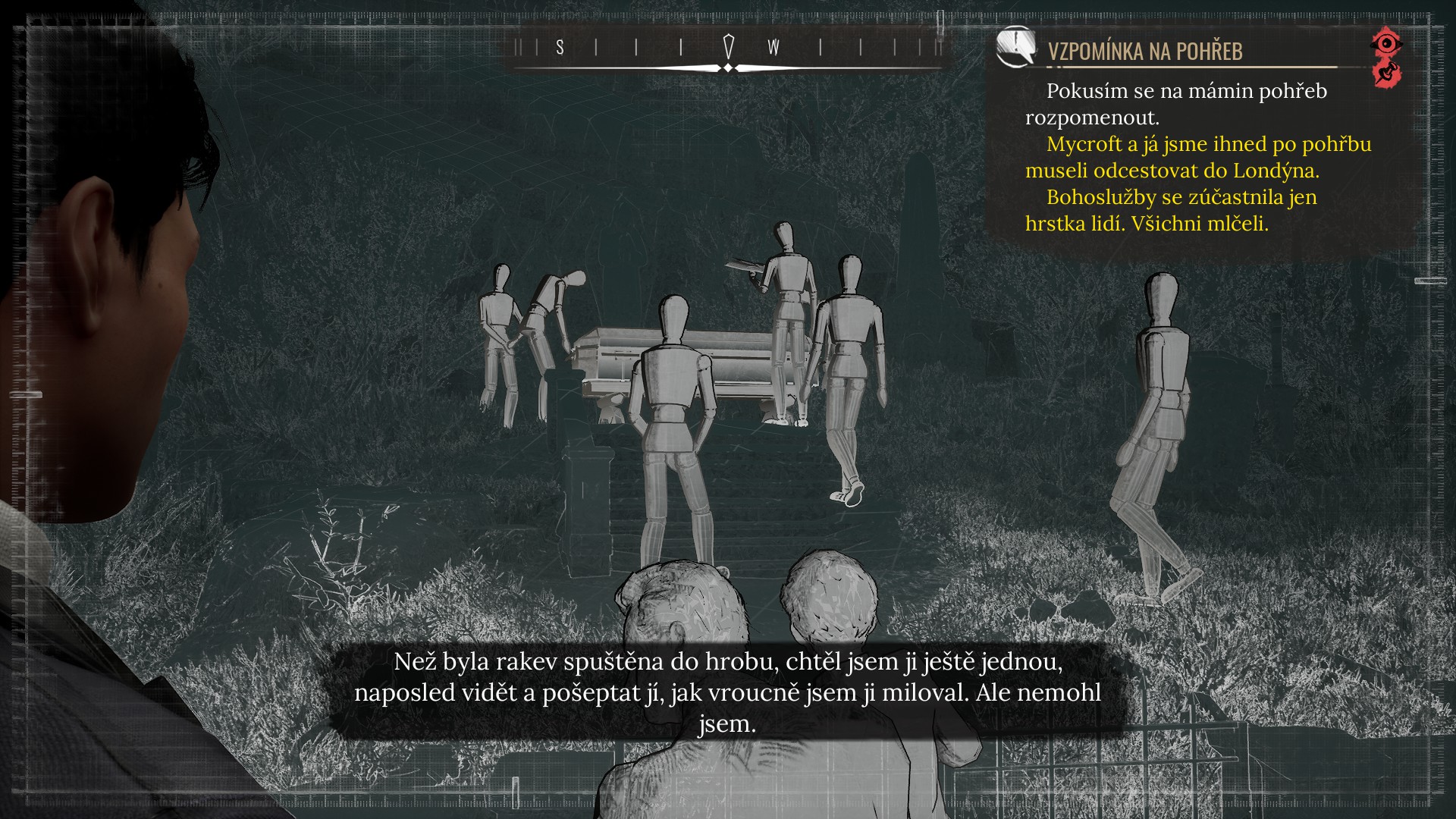Open the "Vzpomínka na pohřeb" quest tracker title
The image size is (1456, 819).
point(1145,51)
